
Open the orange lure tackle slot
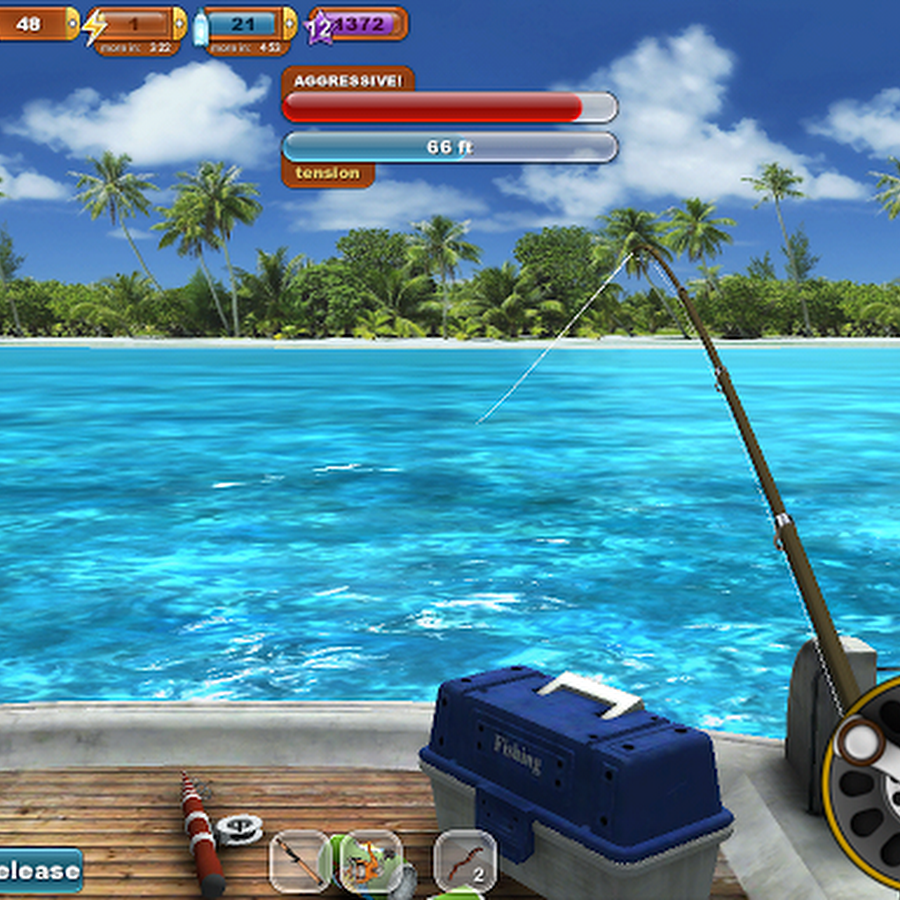[370, 861]
